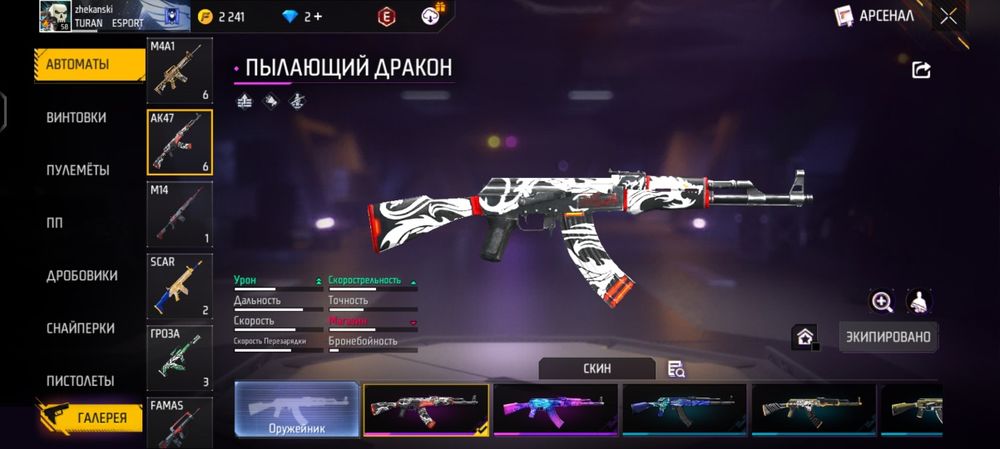Open the Винтовки weapon category
Screen dimensions: 1000x449
tap(76, 118)
